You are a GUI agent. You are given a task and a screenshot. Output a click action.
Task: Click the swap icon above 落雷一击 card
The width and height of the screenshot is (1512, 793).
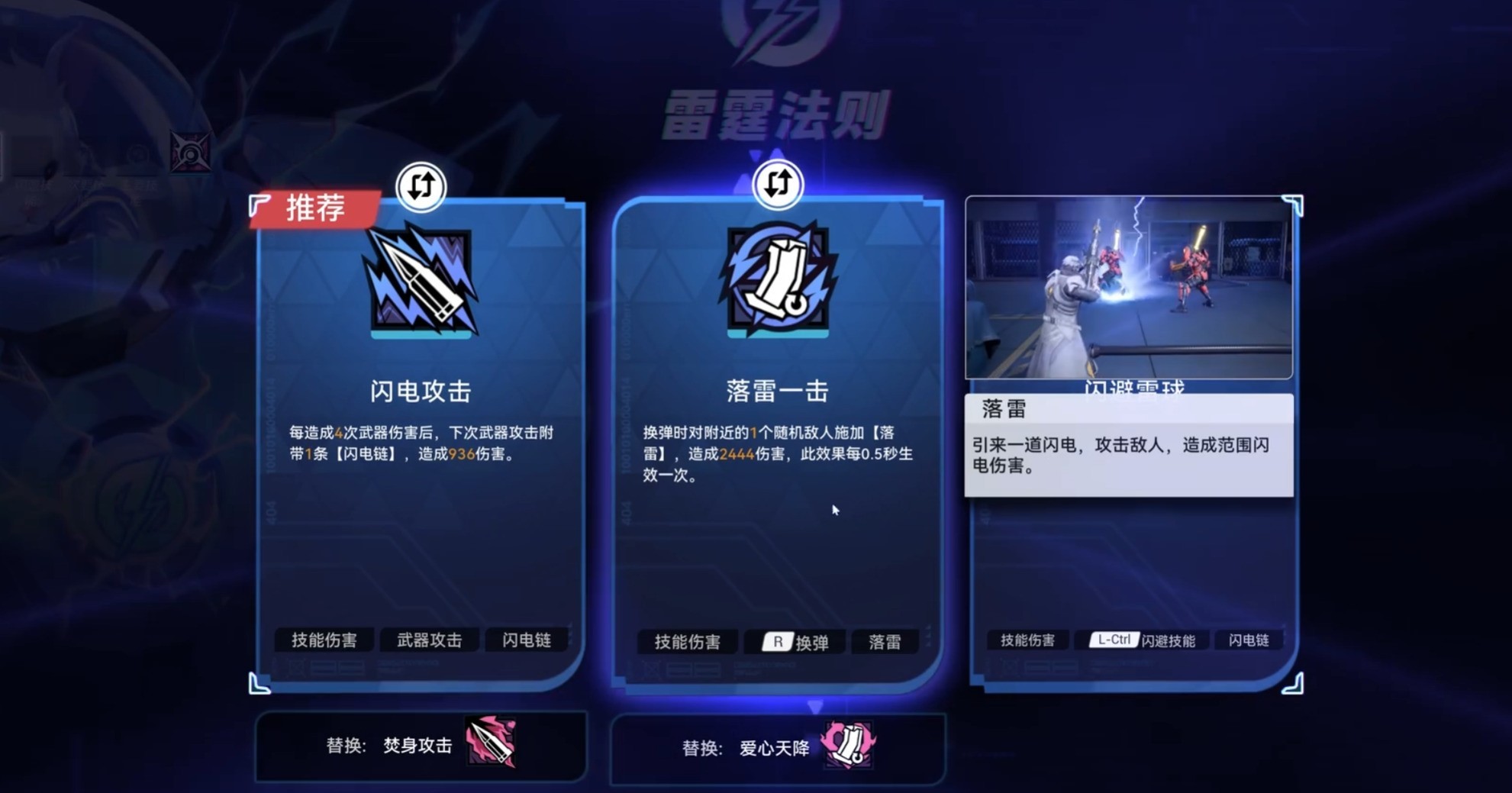779,185
